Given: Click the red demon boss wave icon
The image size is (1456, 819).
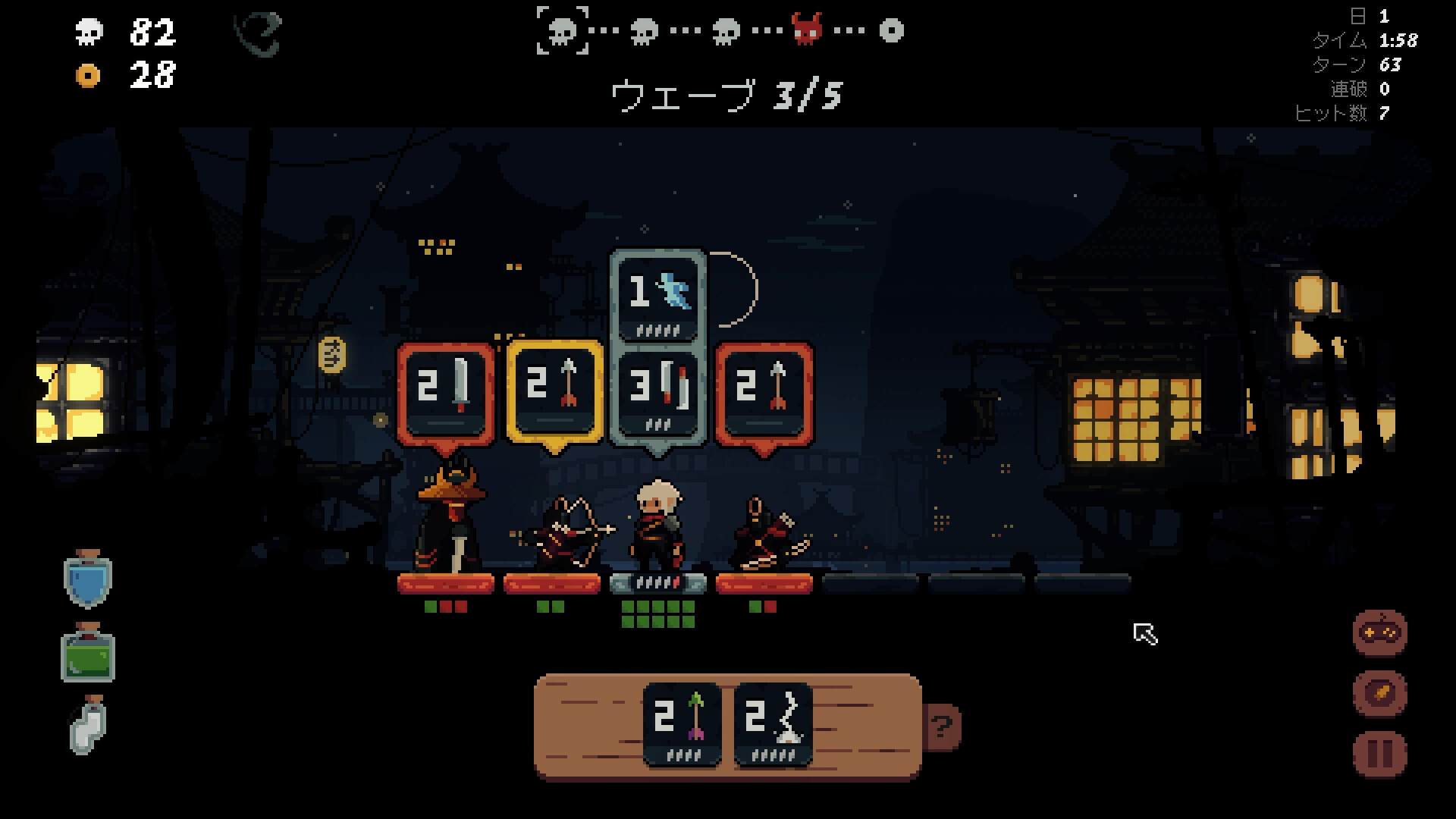Looking at the screenshot, I should point(807,30).
